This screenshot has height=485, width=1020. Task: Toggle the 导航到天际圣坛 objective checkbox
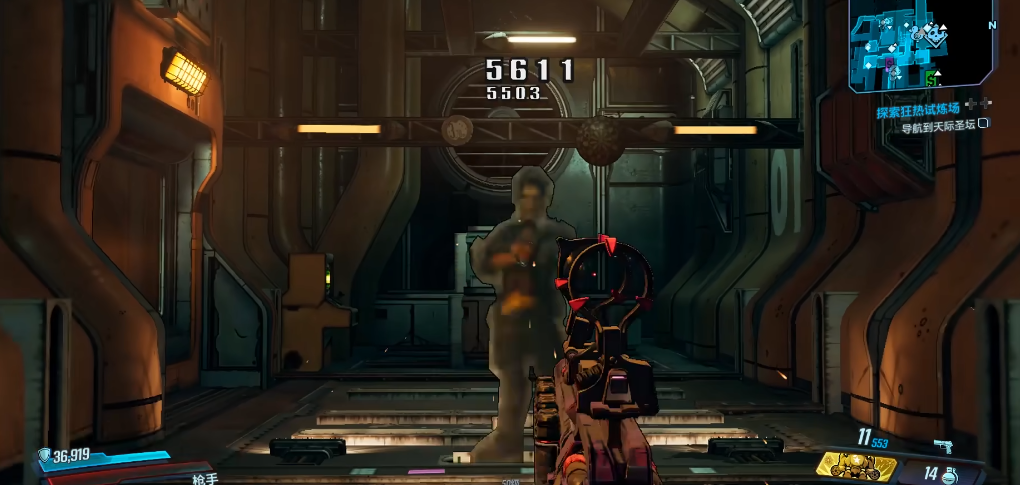[x=983, y=124]
